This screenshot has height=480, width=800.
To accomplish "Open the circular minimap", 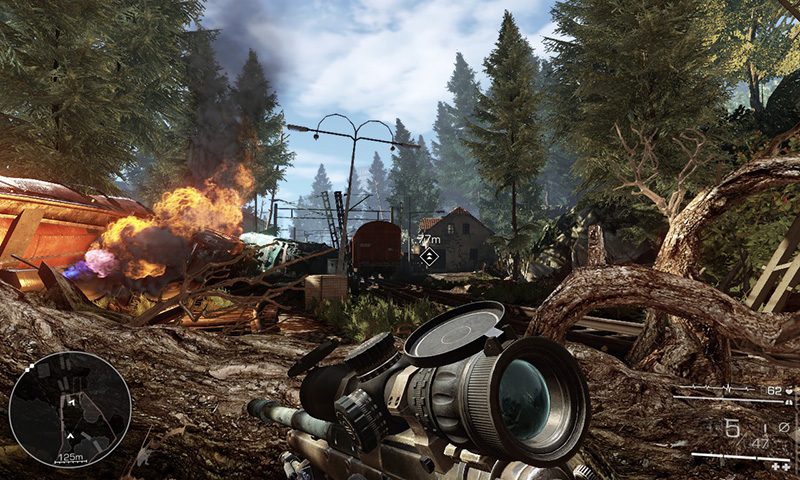I will [69, 409].
